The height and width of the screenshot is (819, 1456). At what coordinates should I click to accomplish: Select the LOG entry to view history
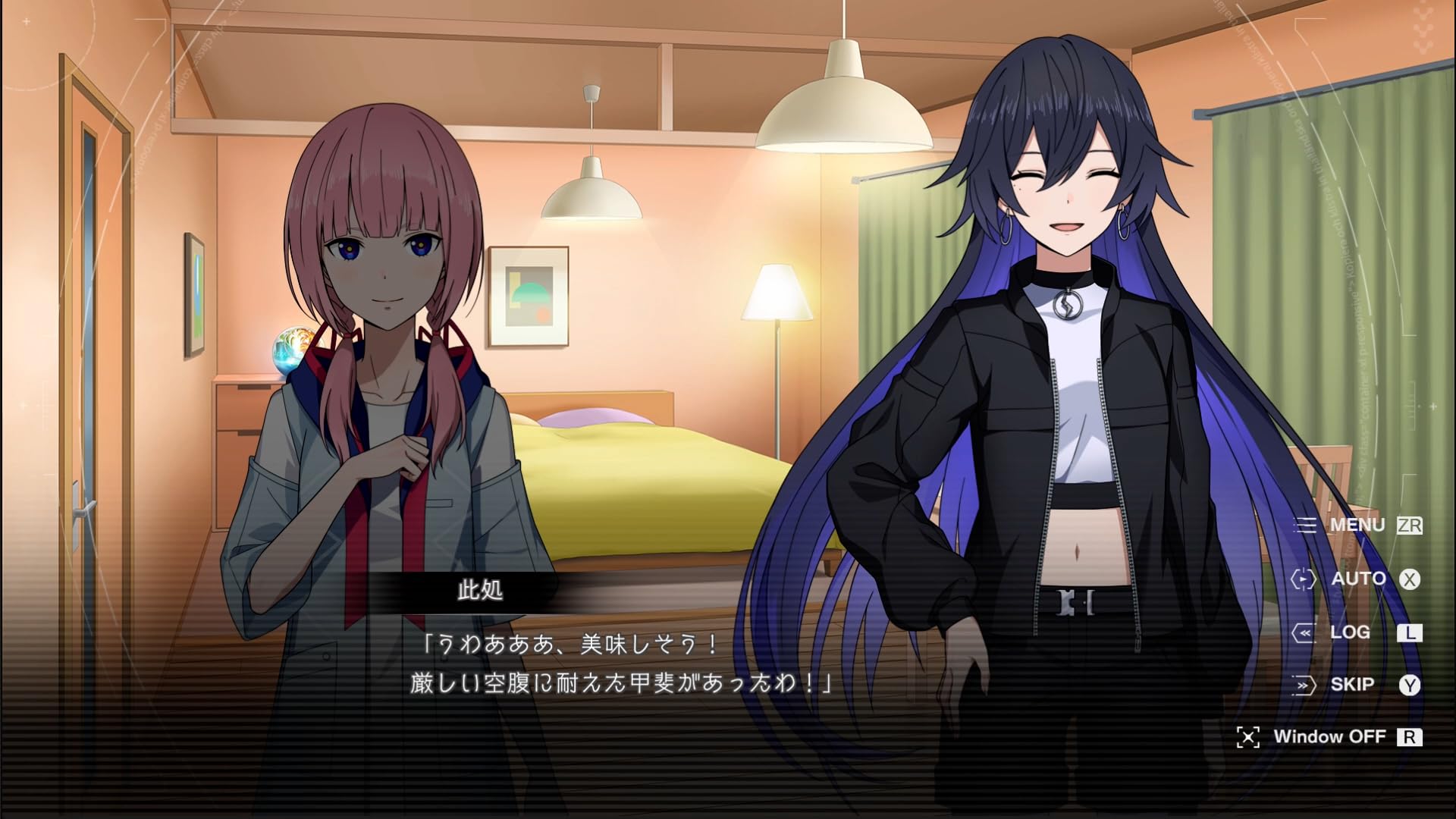(x=1349, y=632)
